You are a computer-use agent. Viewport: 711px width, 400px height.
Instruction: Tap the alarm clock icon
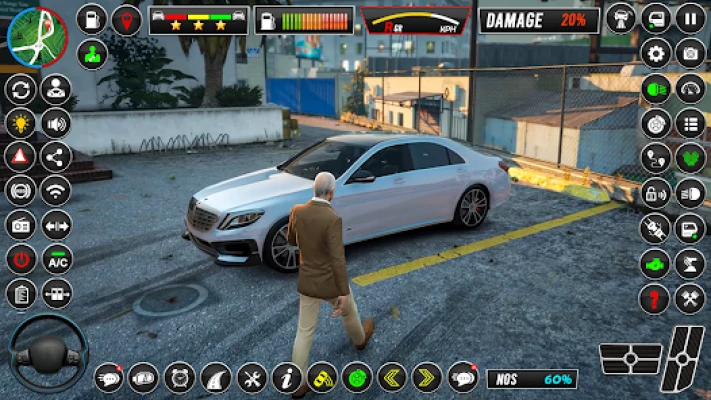pyautogui.click(x=178, y=377)
